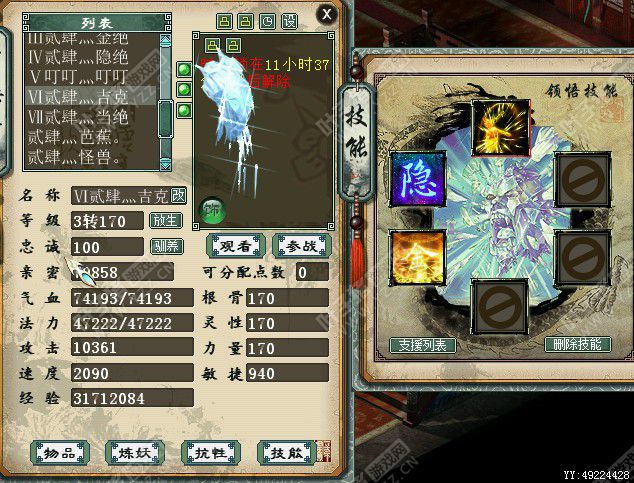Open the 炼妖 refine pet panel
The image size is (634, 483).
tap(135, 453)
